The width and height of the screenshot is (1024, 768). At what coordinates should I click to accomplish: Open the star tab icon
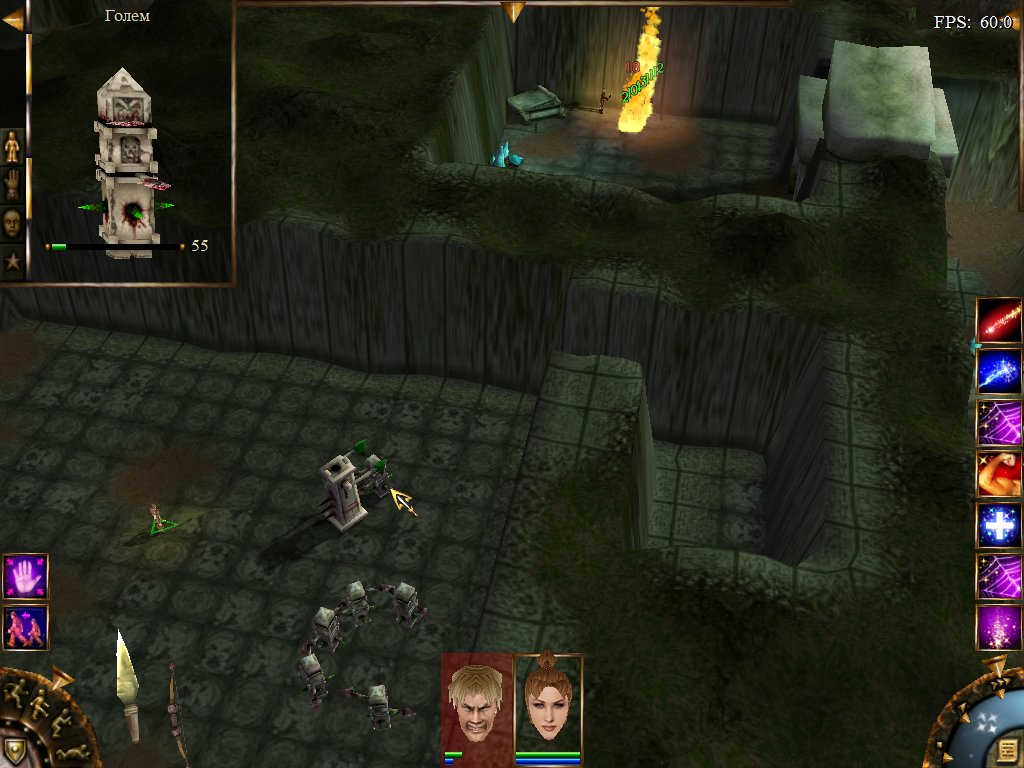(12, 262)
